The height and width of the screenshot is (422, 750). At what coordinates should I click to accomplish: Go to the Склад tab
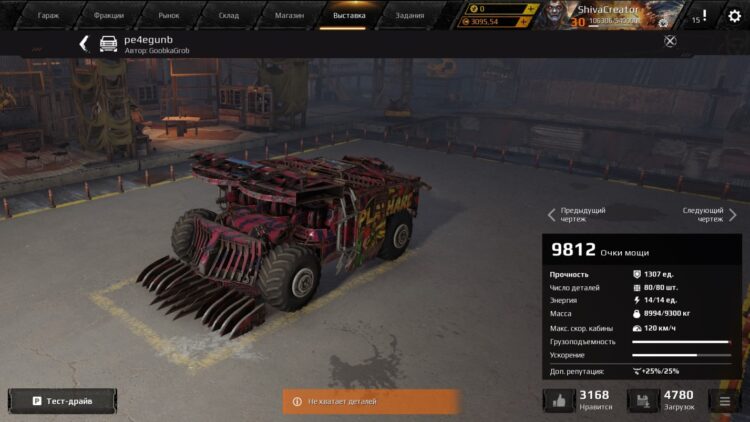pos(229,15)
